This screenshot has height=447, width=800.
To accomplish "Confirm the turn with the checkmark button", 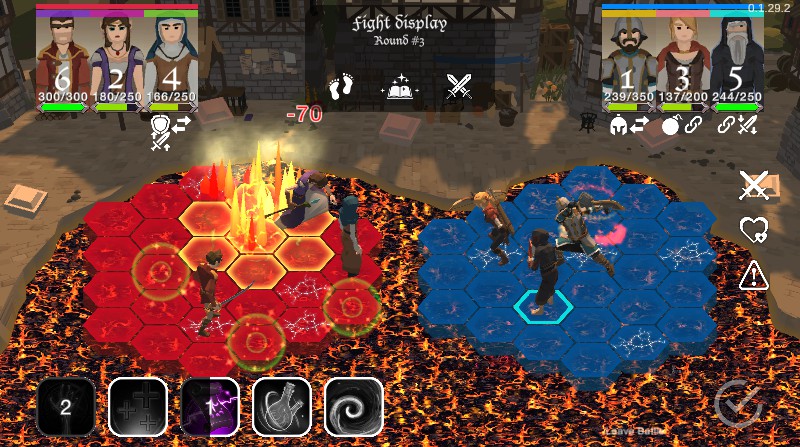I will pos(739,403).
